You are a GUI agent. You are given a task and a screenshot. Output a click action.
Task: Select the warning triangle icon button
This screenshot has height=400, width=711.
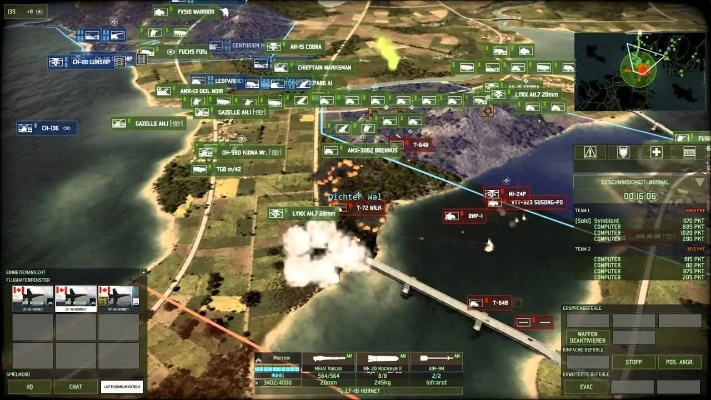tap(590, 152)
